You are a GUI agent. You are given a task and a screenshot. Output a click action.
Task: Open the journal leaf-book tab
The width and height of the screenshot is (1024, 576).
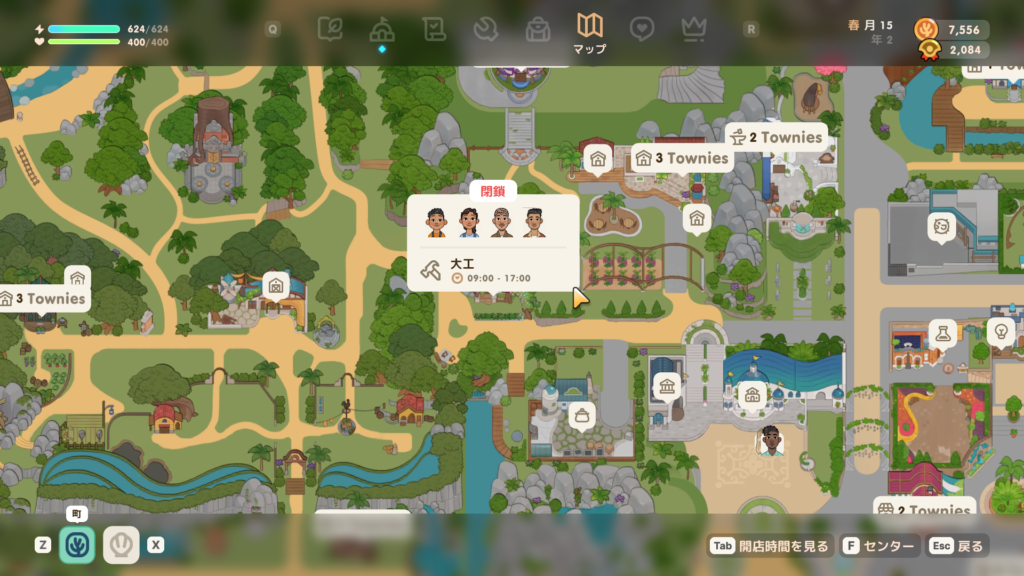pos(329,29)
